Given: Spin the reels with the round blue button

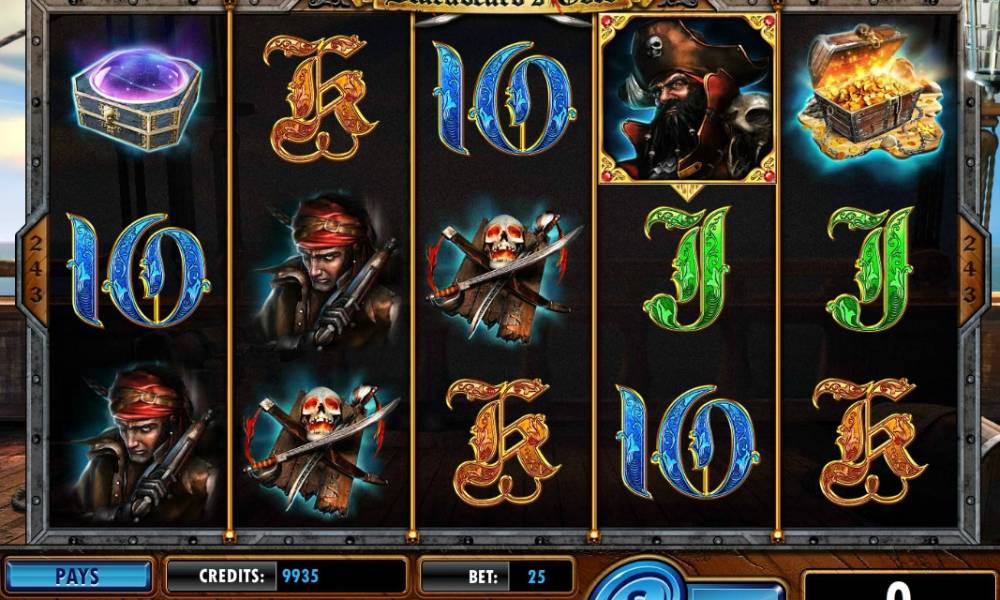Looking at the screenshot, I should tap(637, 586).
